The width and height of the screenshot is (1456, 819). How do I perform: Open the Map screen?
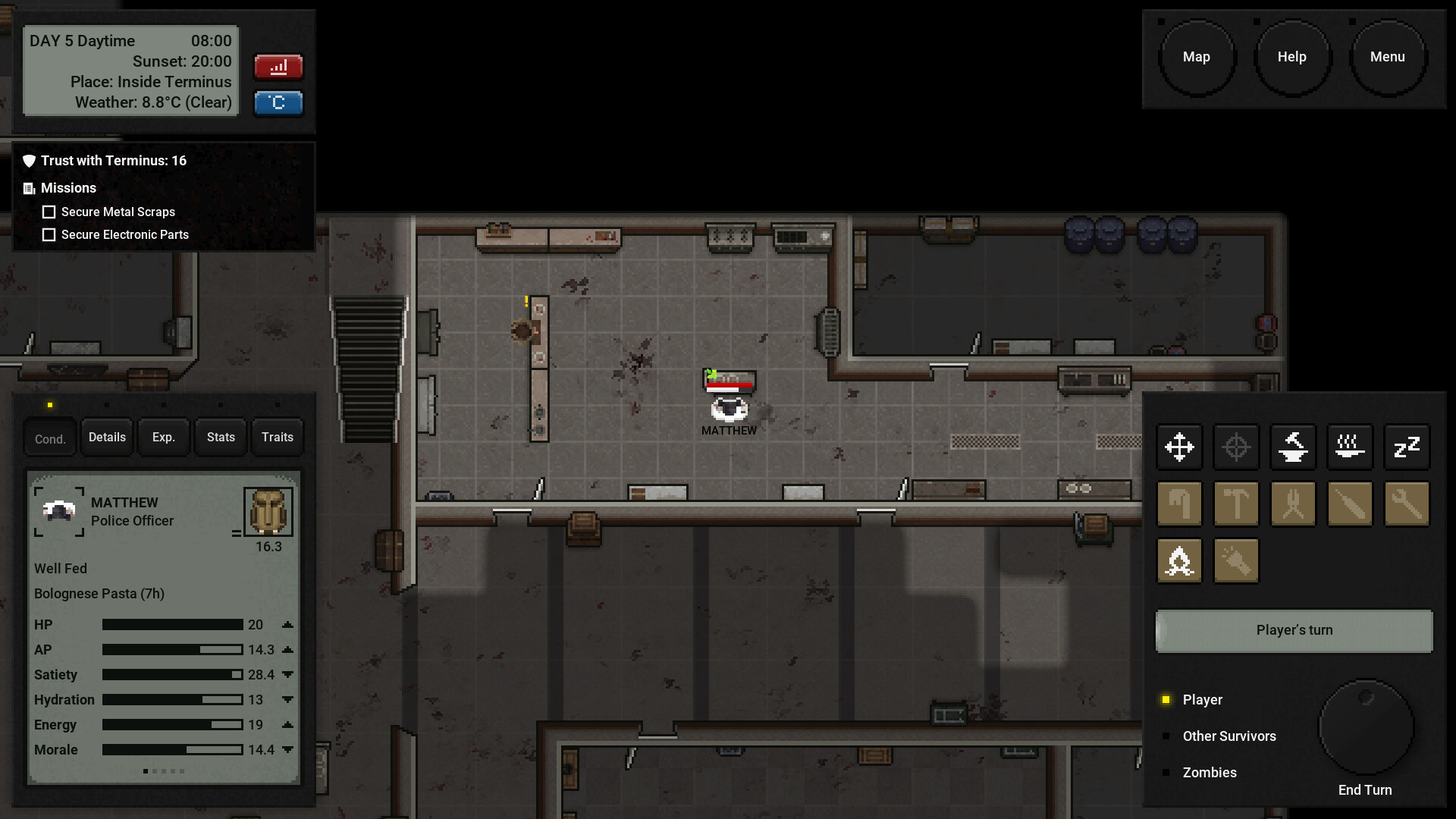tap(1197, 56)
